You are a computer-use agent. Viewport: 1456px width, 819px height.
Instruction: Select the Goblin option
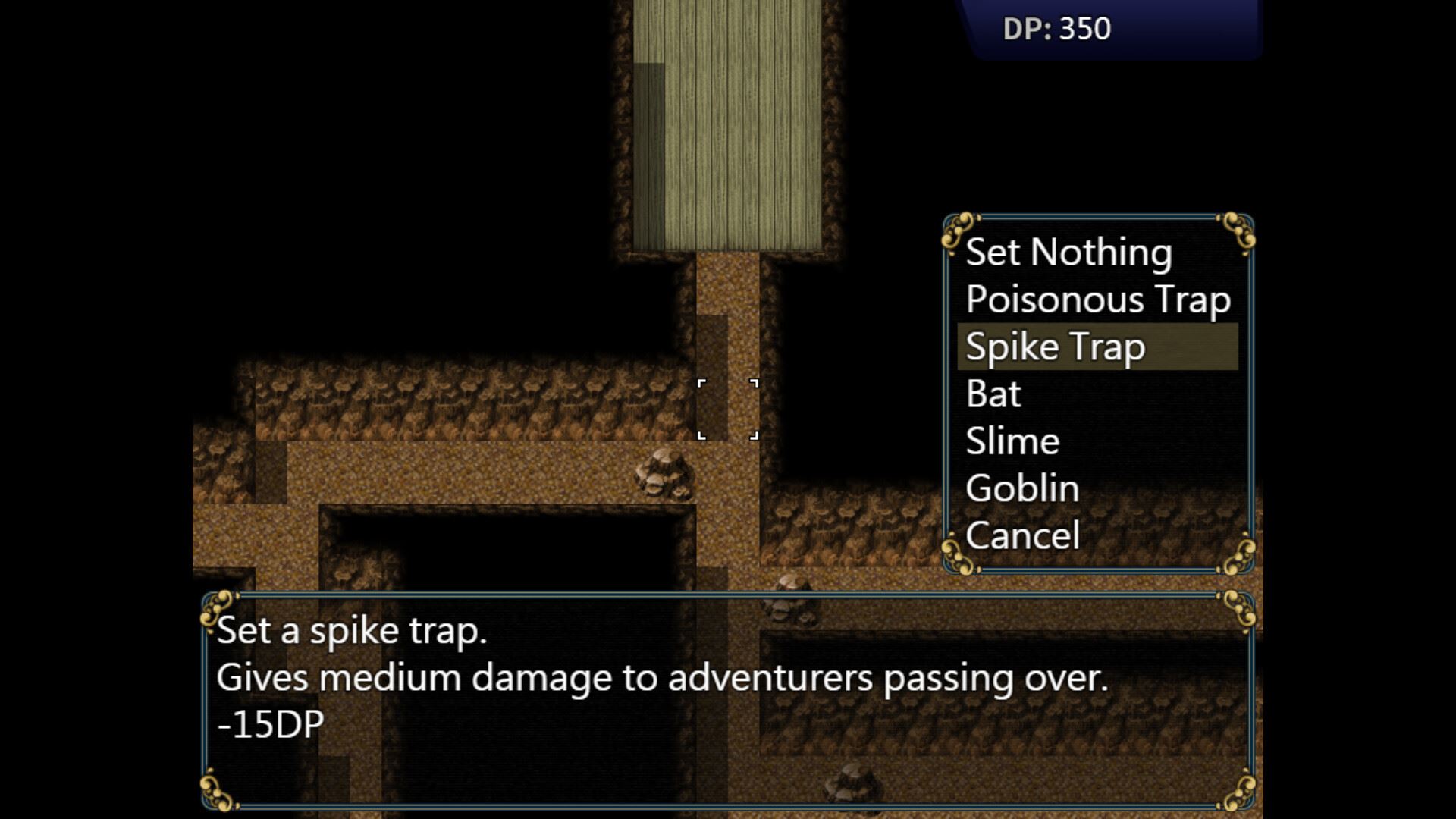point(1021,488)
